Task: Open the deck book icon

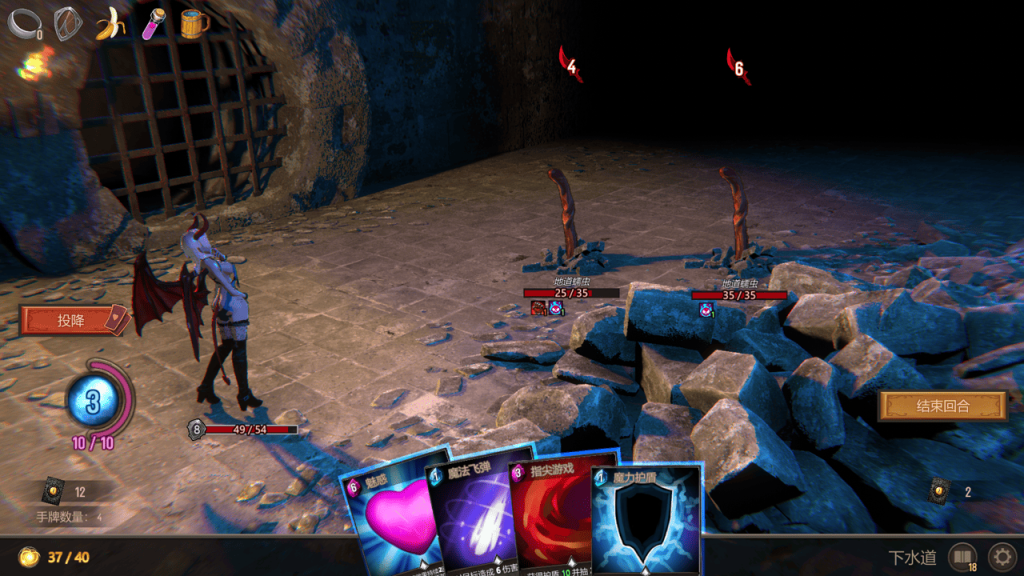Action: click(962, 556)
